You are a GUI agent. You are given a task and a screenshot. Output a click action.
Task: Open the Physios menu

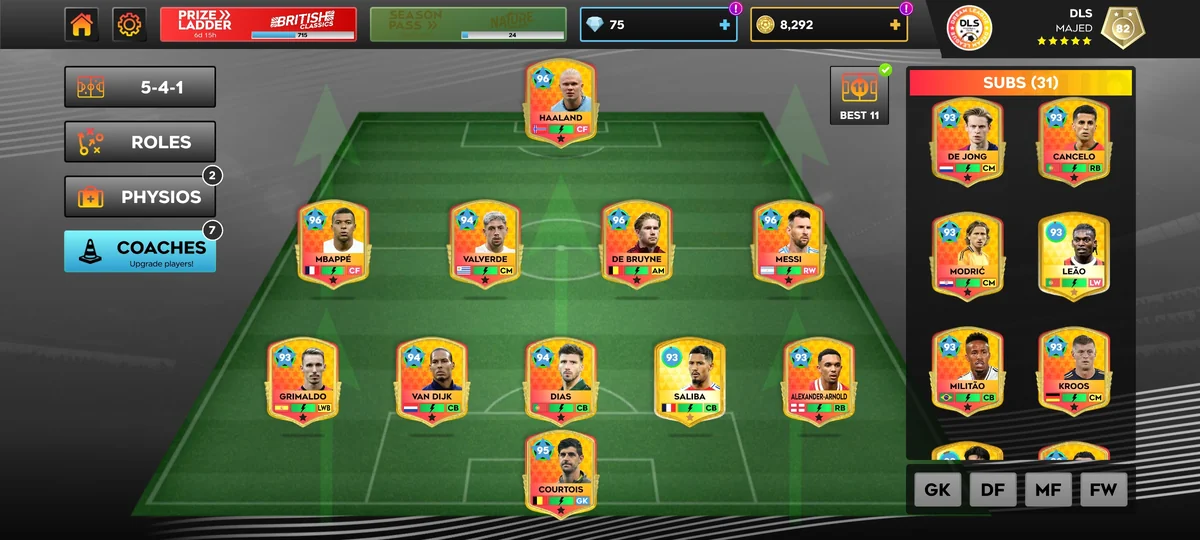click(x=140, y=197)
